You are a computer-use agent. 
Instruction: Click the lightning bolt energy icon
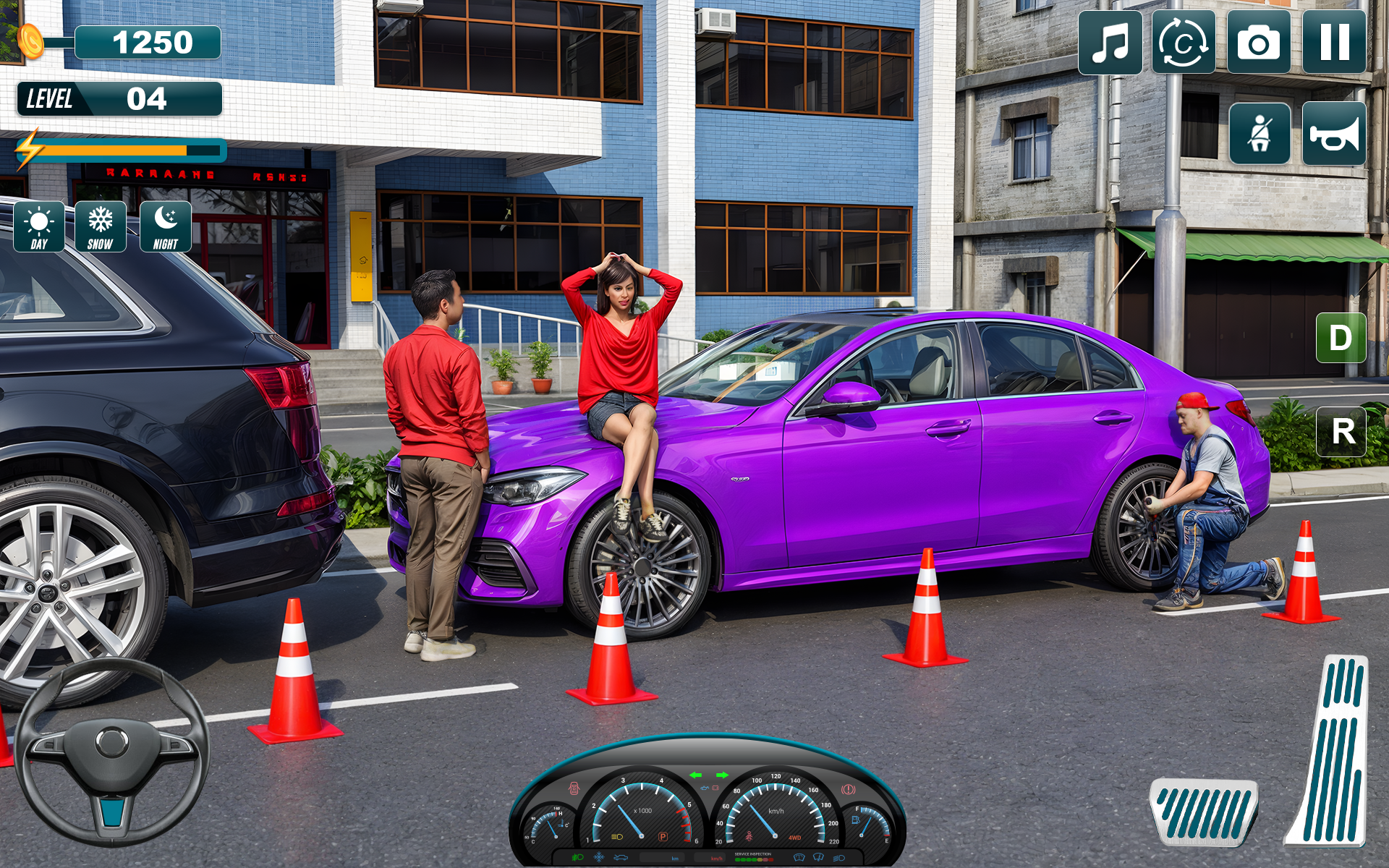coord(30,150)
